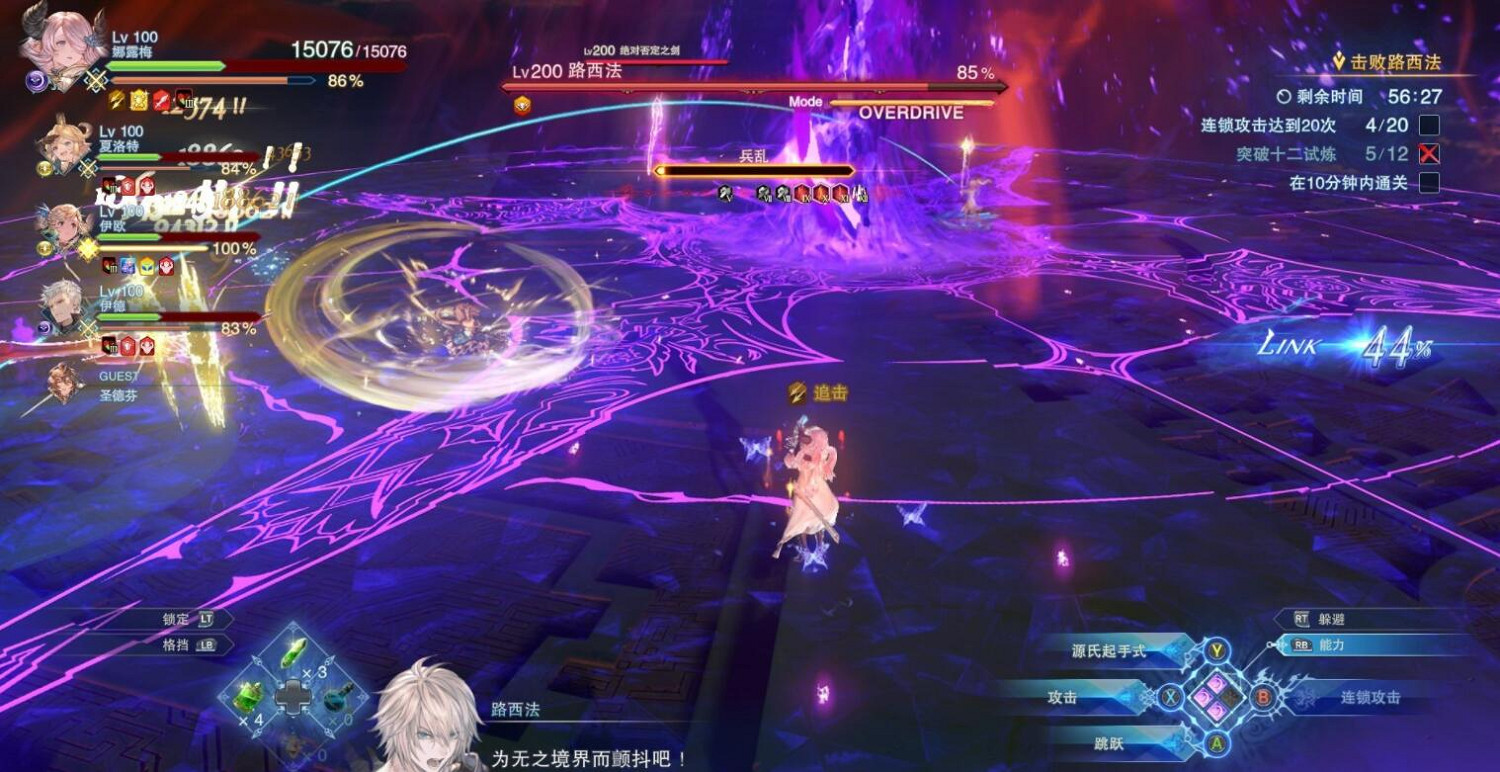Screen dimensions: 1500x772
Task: Select 娜露梅's yellow thunder buff icon
Action: (114, 102)
